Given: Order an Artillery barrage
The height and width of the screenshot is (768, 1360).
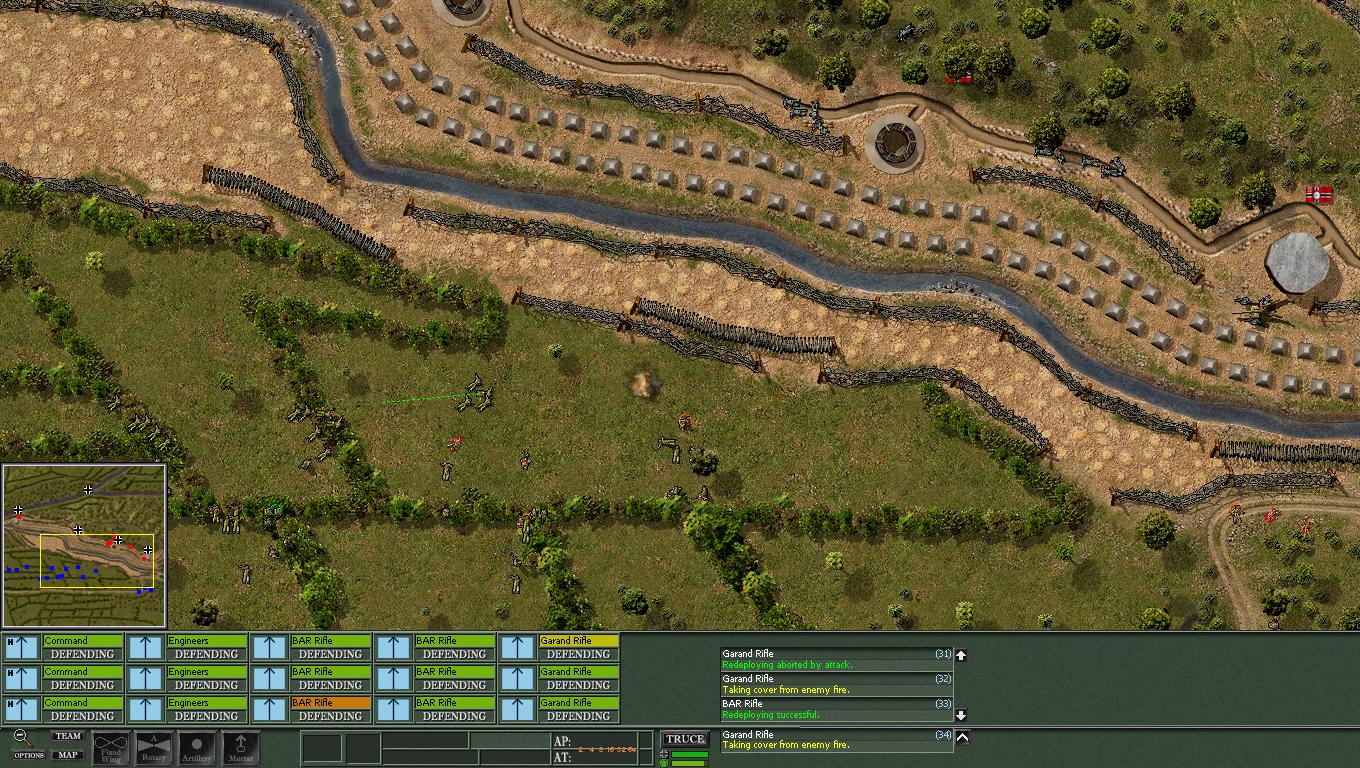Looking at the screenshot, I should 197,748.
